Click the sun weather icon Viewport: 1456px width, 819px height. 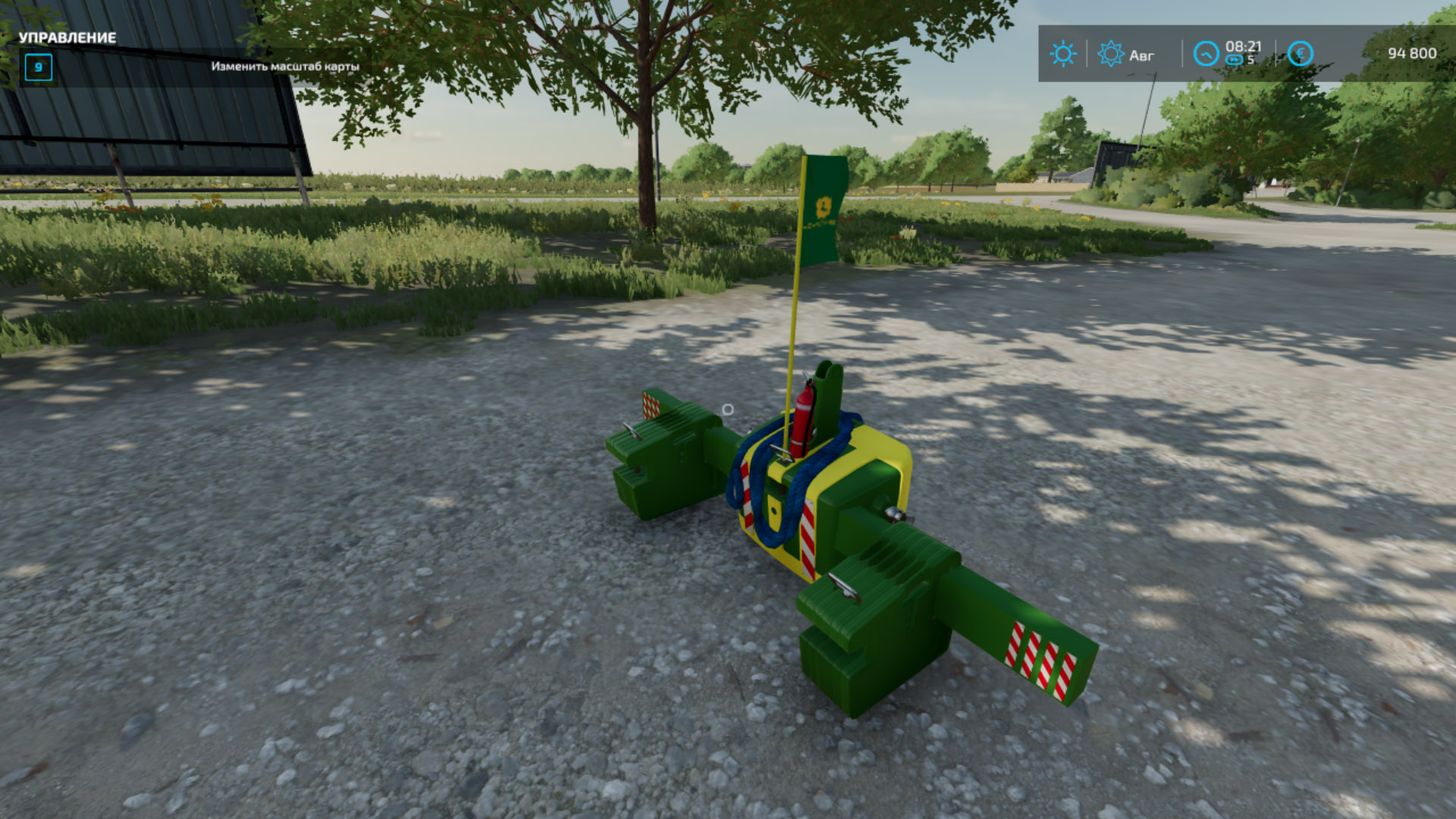[1062, 54]
